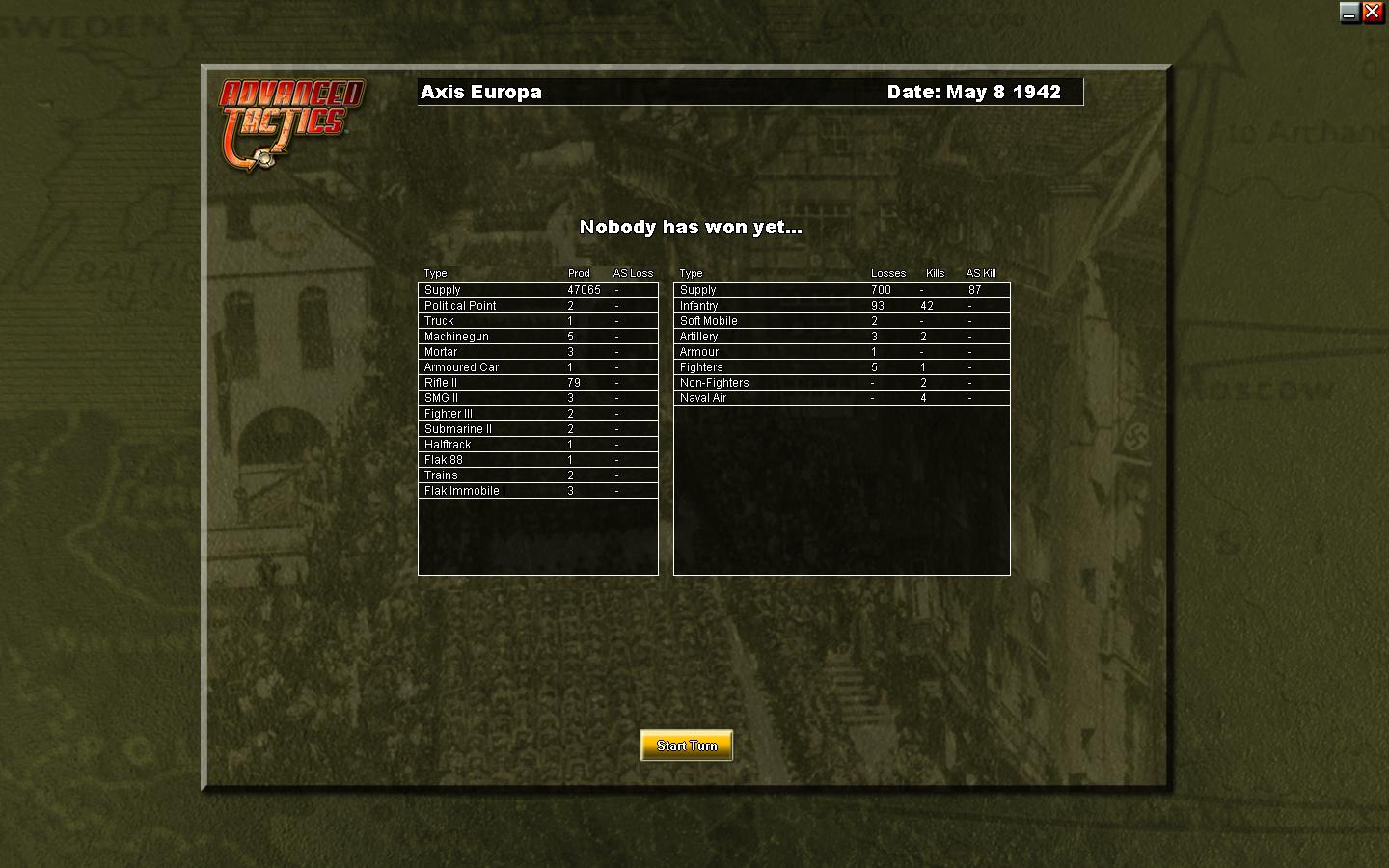Click the Nobody has won yet message

[689, 228]
